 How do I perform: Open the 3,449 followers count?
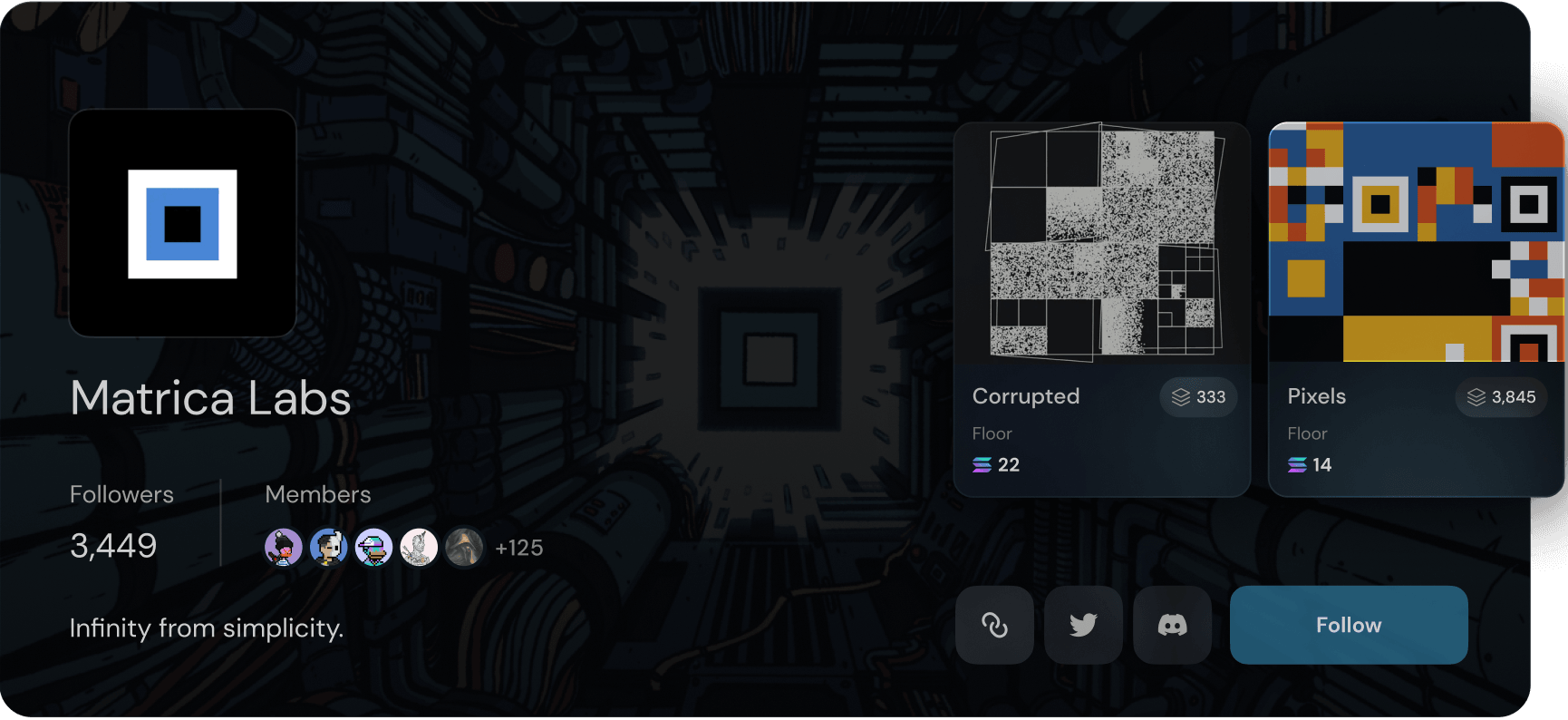(113, 546)
